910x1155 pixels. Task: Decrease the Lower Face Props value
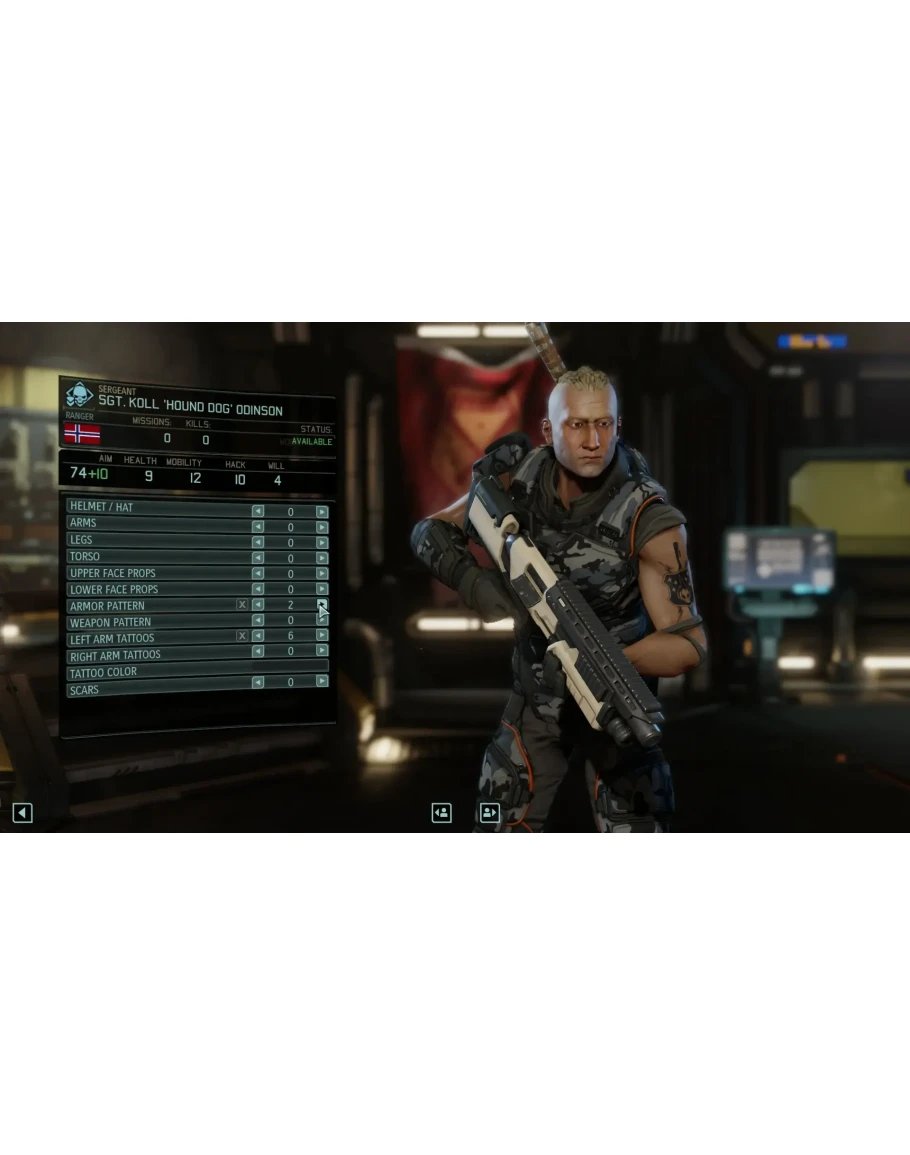click(258, 590)
